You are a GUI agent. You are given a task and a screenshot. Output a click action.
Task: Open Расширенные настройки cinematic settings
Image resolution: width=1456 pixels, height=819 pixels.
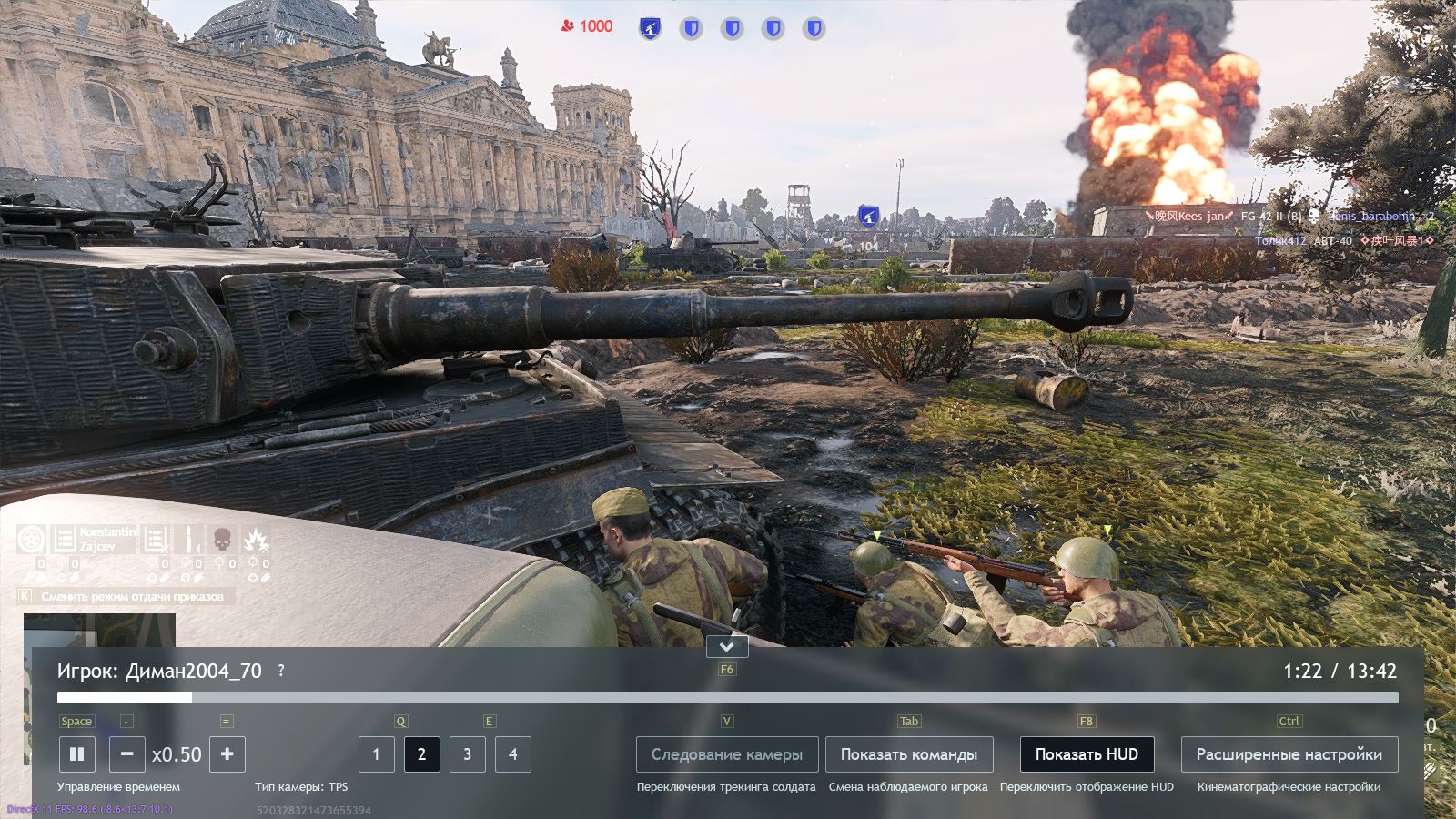coord(1289,754)
